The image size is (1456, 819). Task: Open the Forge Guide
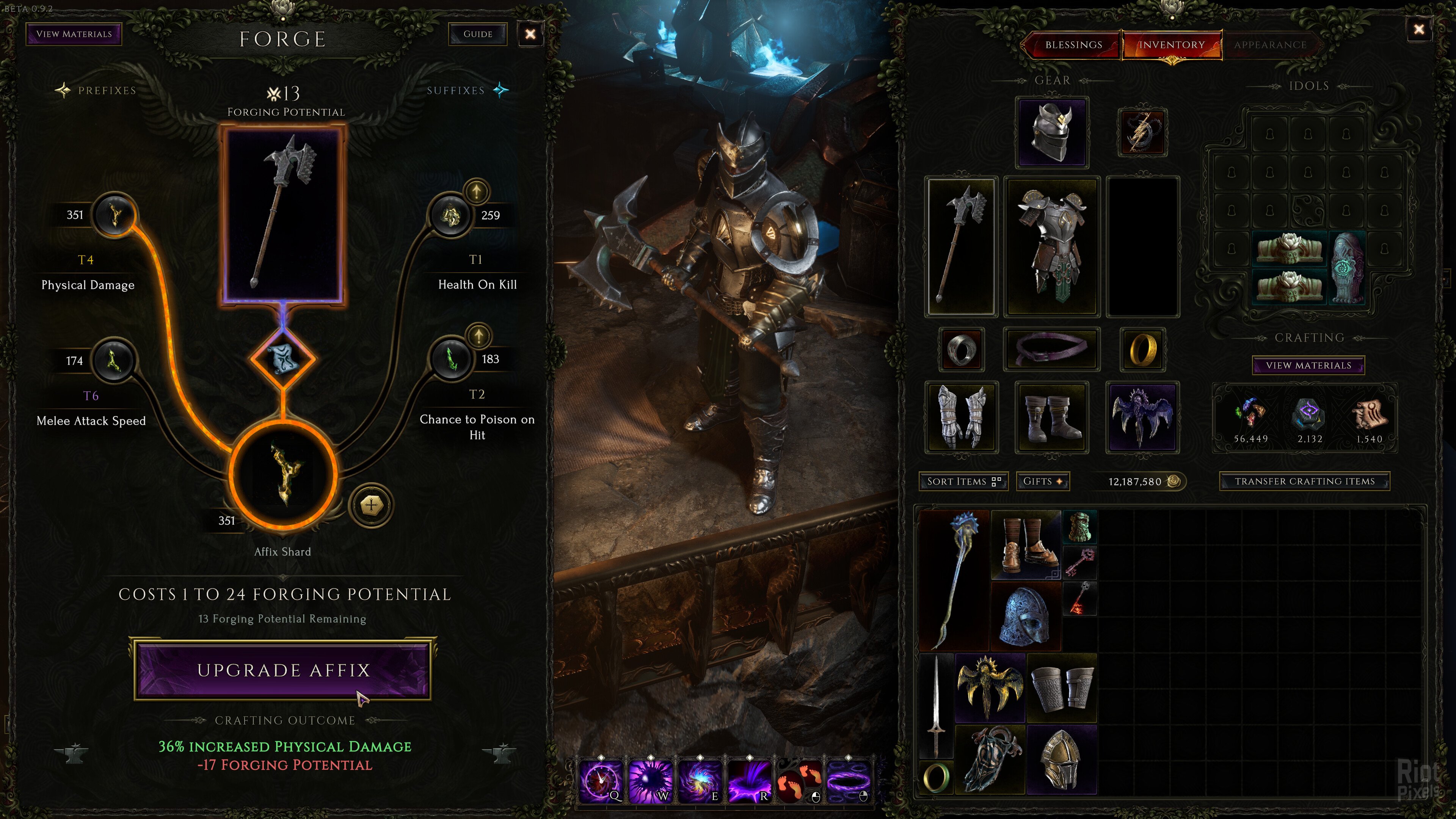478,34
